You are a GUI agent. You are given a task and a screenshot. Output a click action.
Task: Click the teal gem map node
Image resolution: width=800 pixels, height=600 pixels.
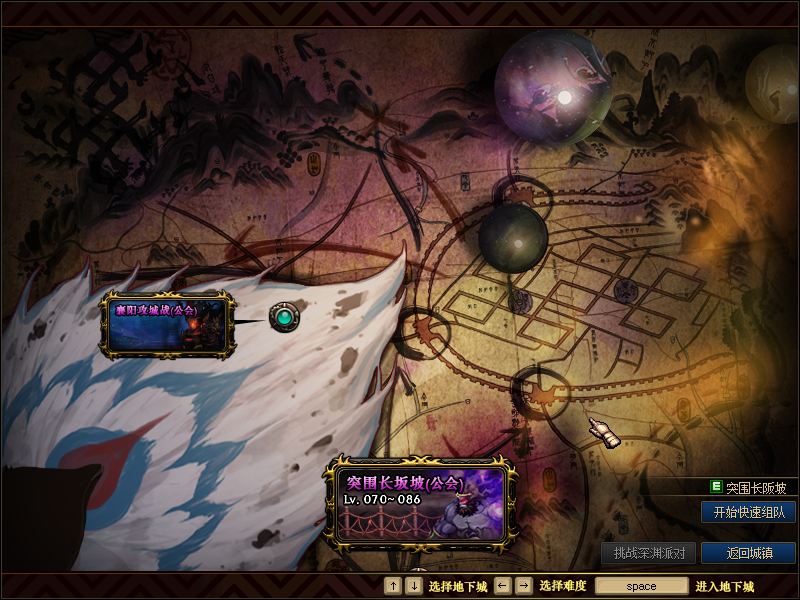(x=286, y=319)
